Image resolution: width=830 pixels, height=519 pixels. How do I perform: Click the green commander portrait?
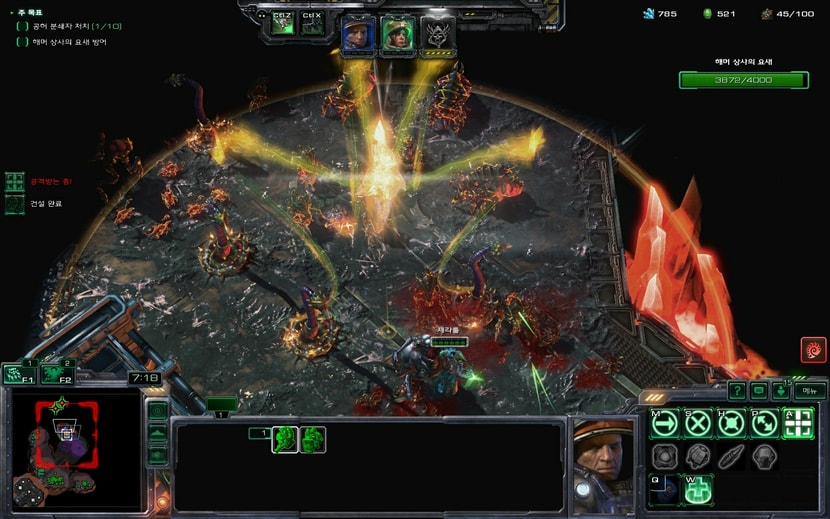(398, 34)
